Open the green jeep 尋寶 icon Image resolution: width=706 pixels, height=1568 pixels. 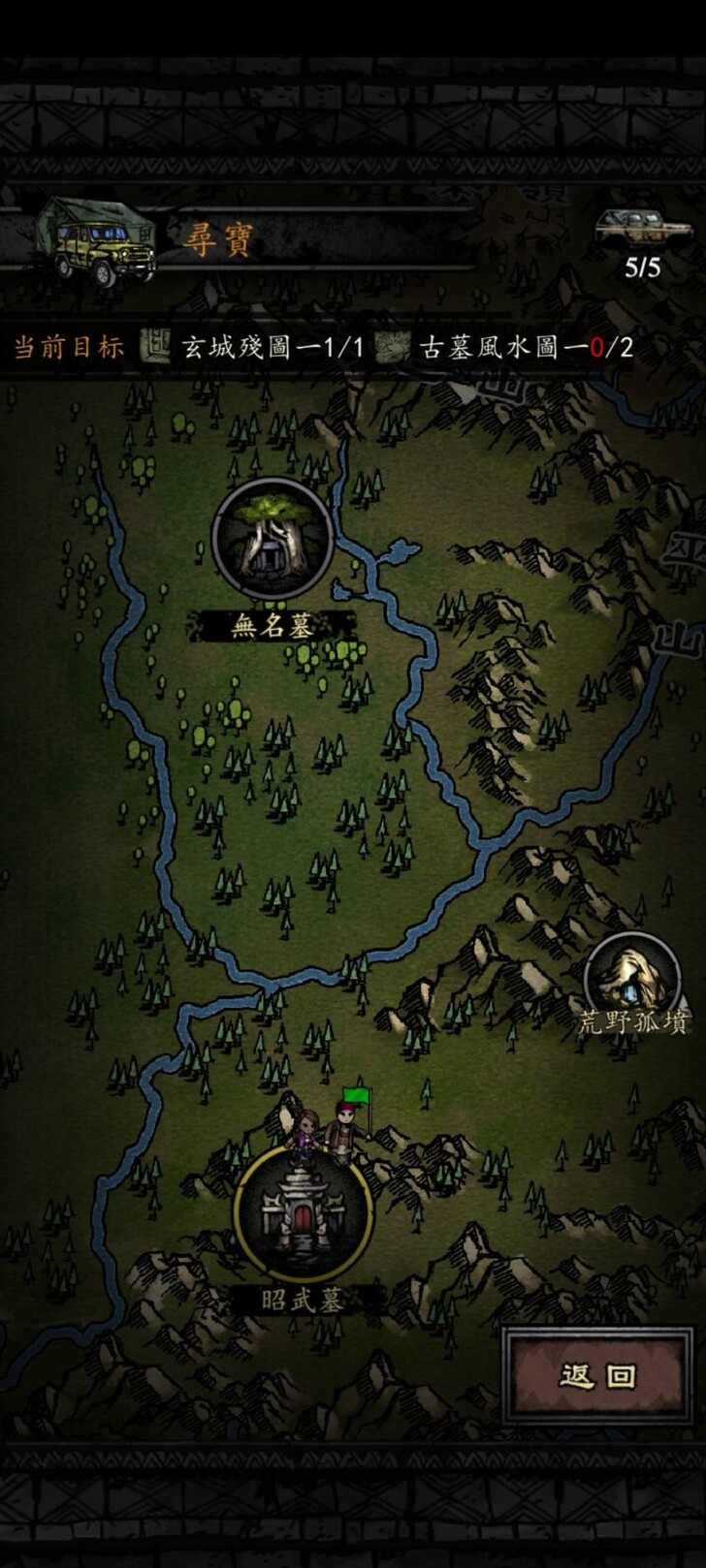pos(97,240)
